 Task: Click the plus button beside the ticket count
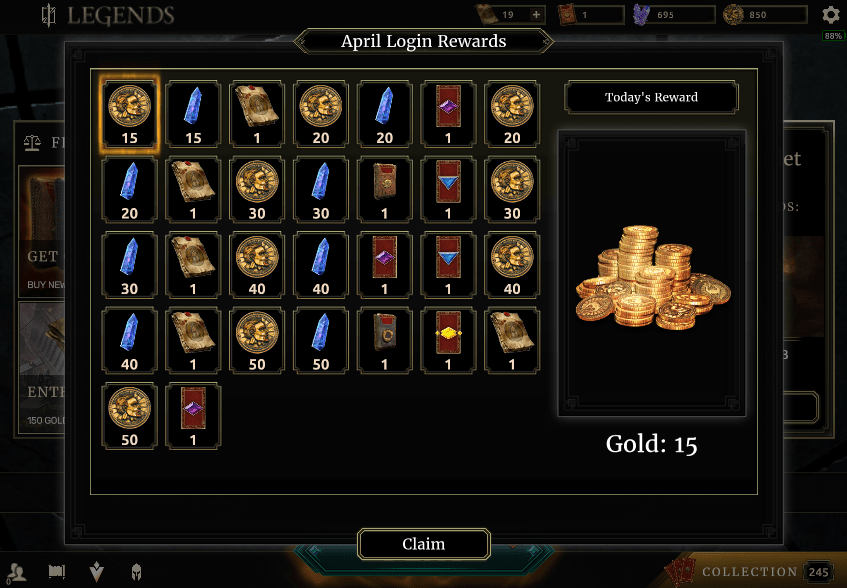(536, 15)
